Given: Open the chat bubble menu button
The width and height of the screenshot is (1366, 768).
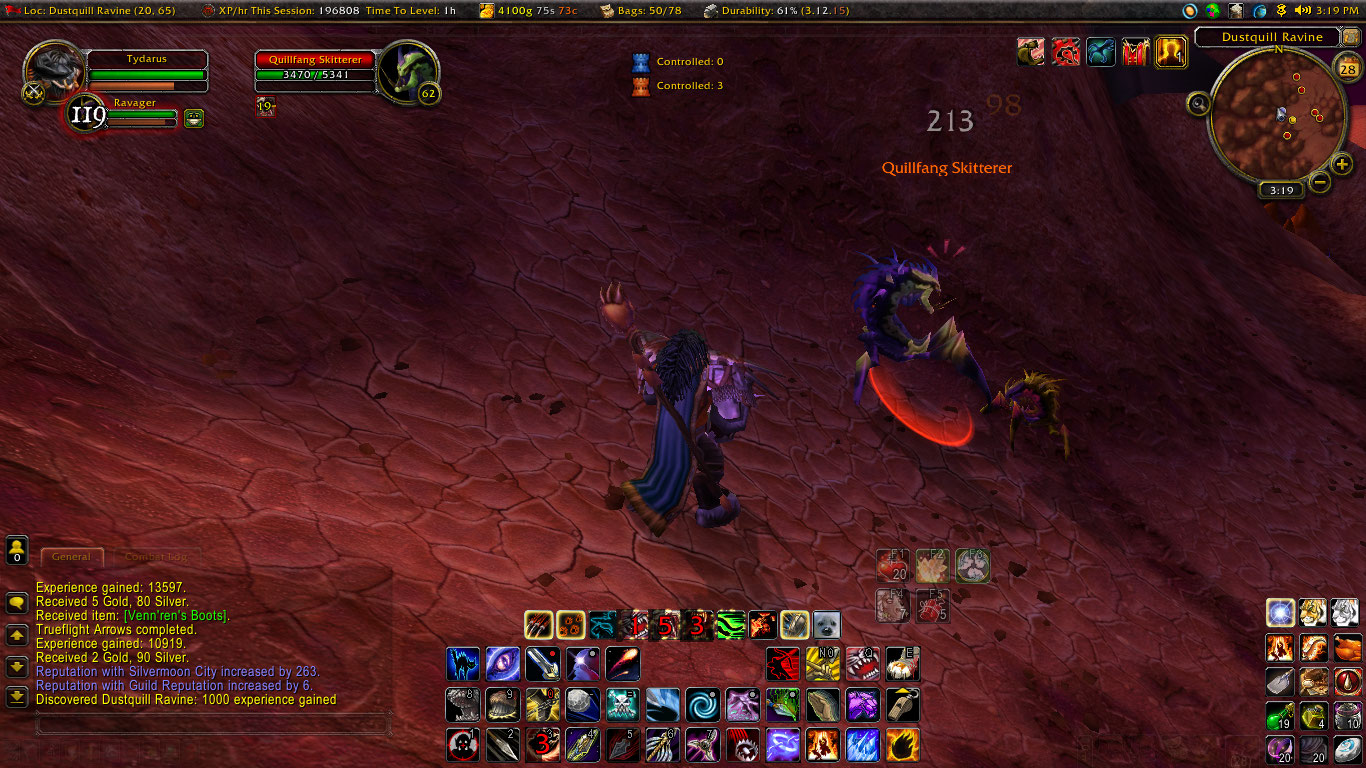Looking at the screenshot, I should click(17, 603).
